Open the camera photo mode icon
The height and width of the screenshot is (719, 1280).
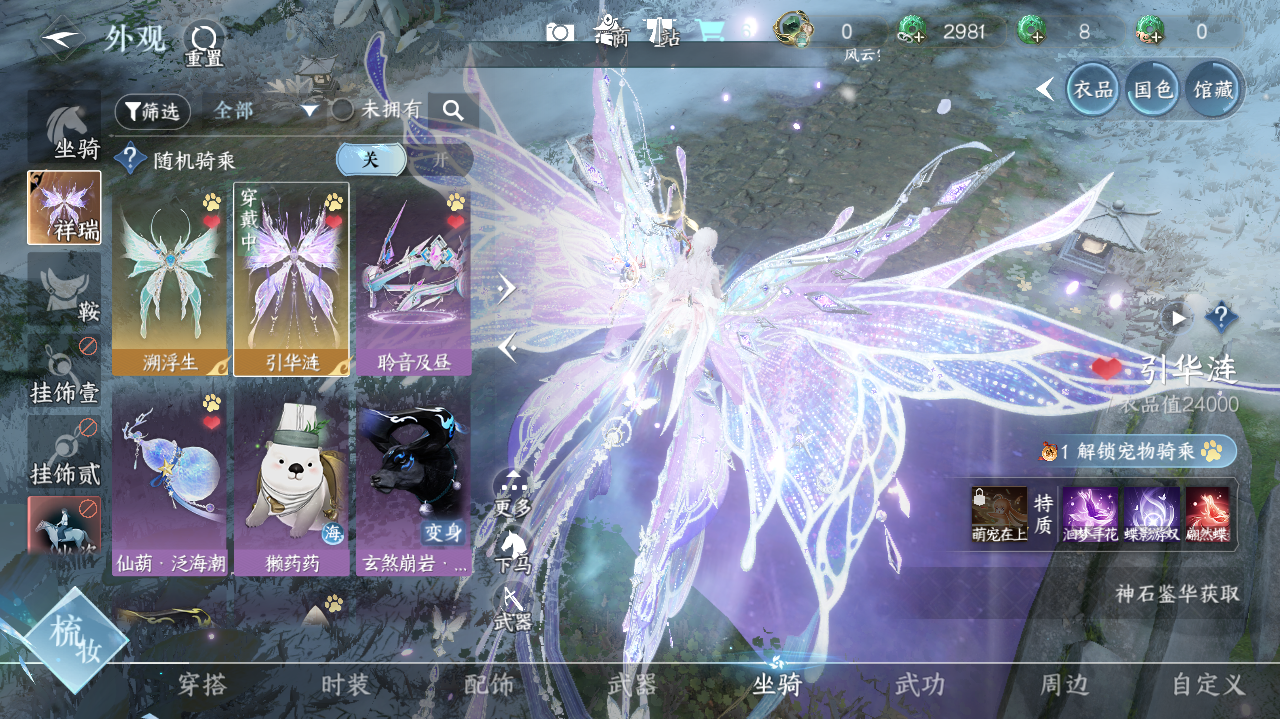560,32
